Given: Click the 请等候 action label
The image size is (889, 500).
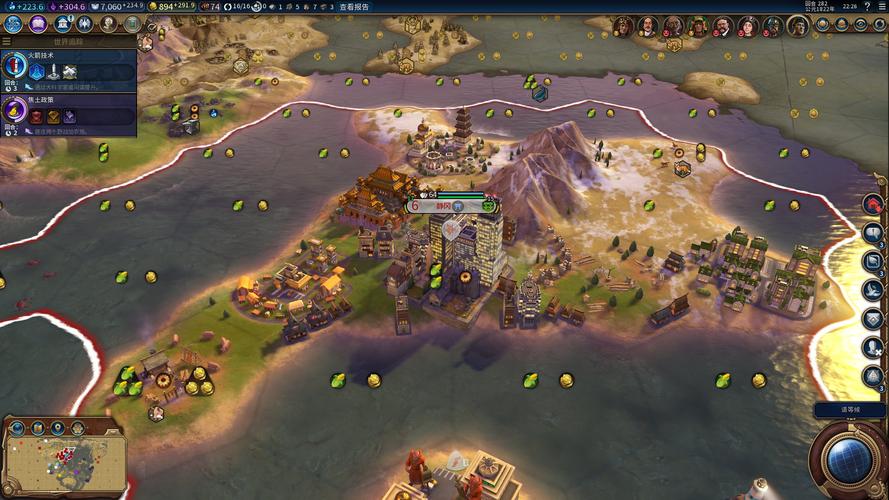Looking at the screenshot, I should (x=849, y=410).
